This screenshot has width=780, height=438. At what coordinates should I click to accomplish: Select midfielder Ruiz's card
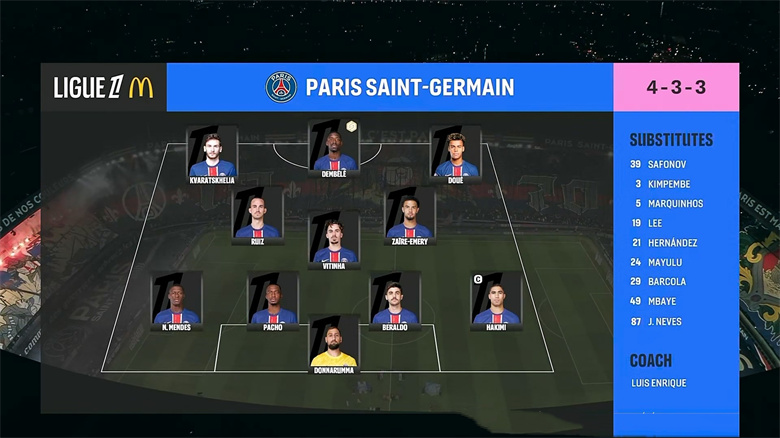click(x=258, y=214)
